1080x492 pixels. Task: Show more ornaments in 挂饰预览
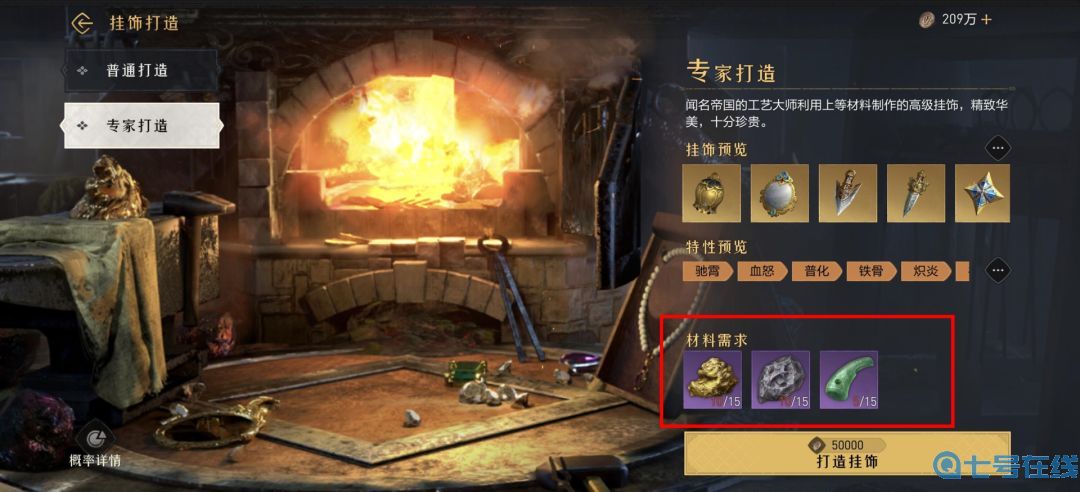997,149
